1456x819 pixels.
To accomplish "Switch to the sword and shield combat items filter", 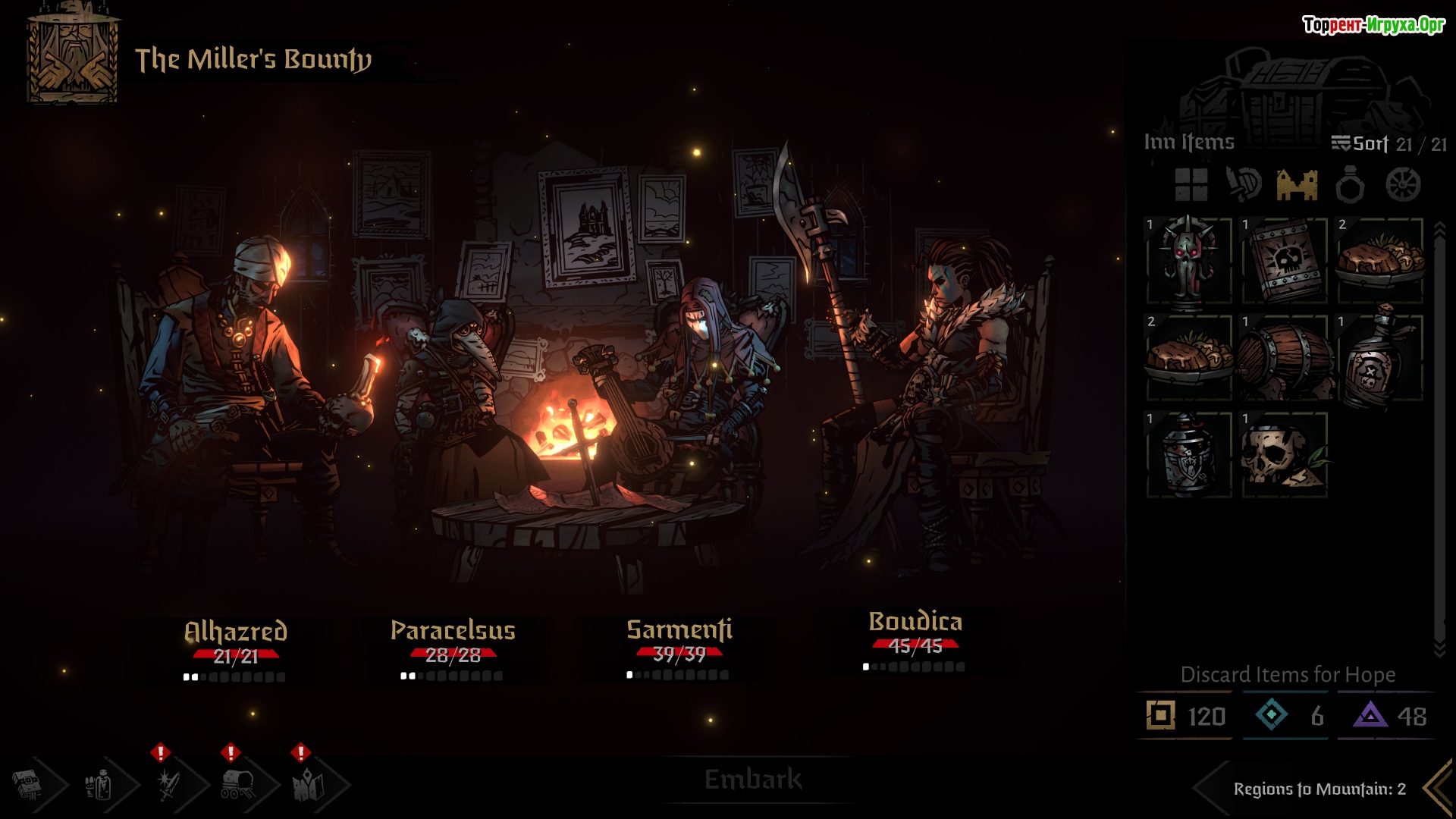I will click(1244, 184).
